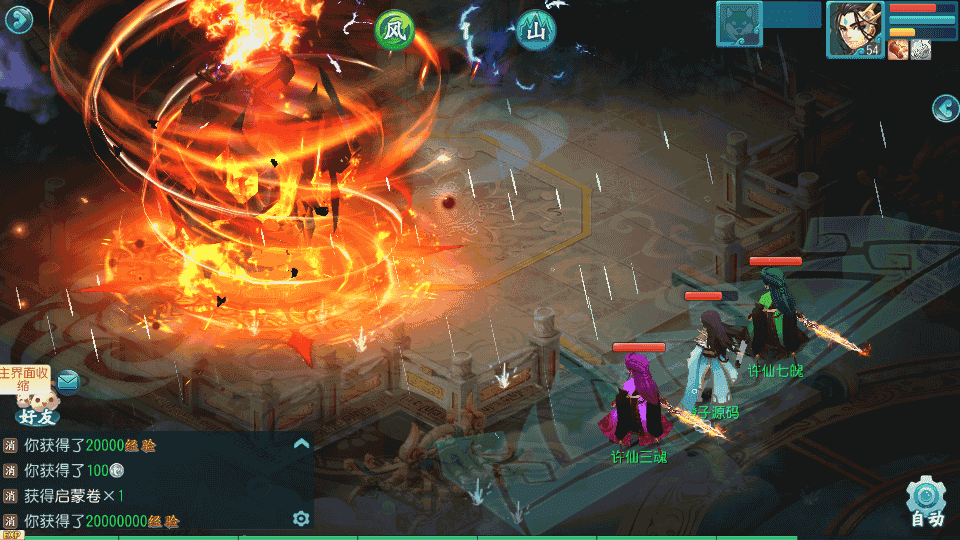
Task: Open the level 54 player character portrait
Action: pyautogui.click(x=855, y=29)
